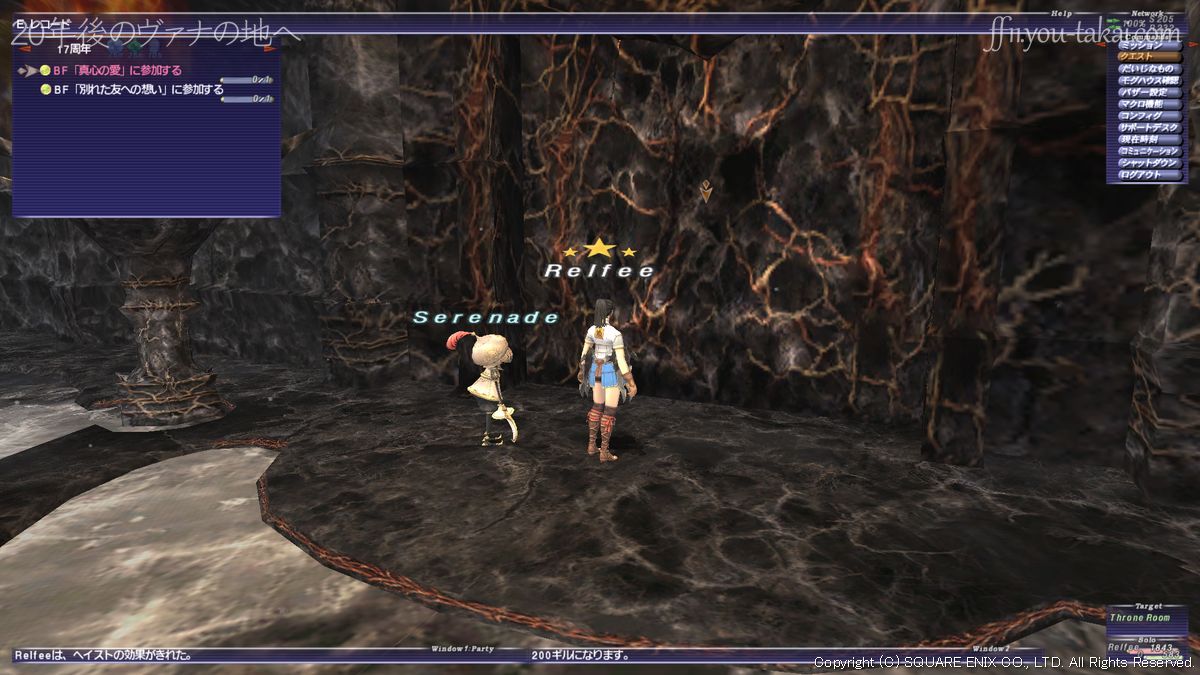The height and width of the screenshot is (675, 1200).
Task: Open the ミッション menu entry
Action: 1146,45
